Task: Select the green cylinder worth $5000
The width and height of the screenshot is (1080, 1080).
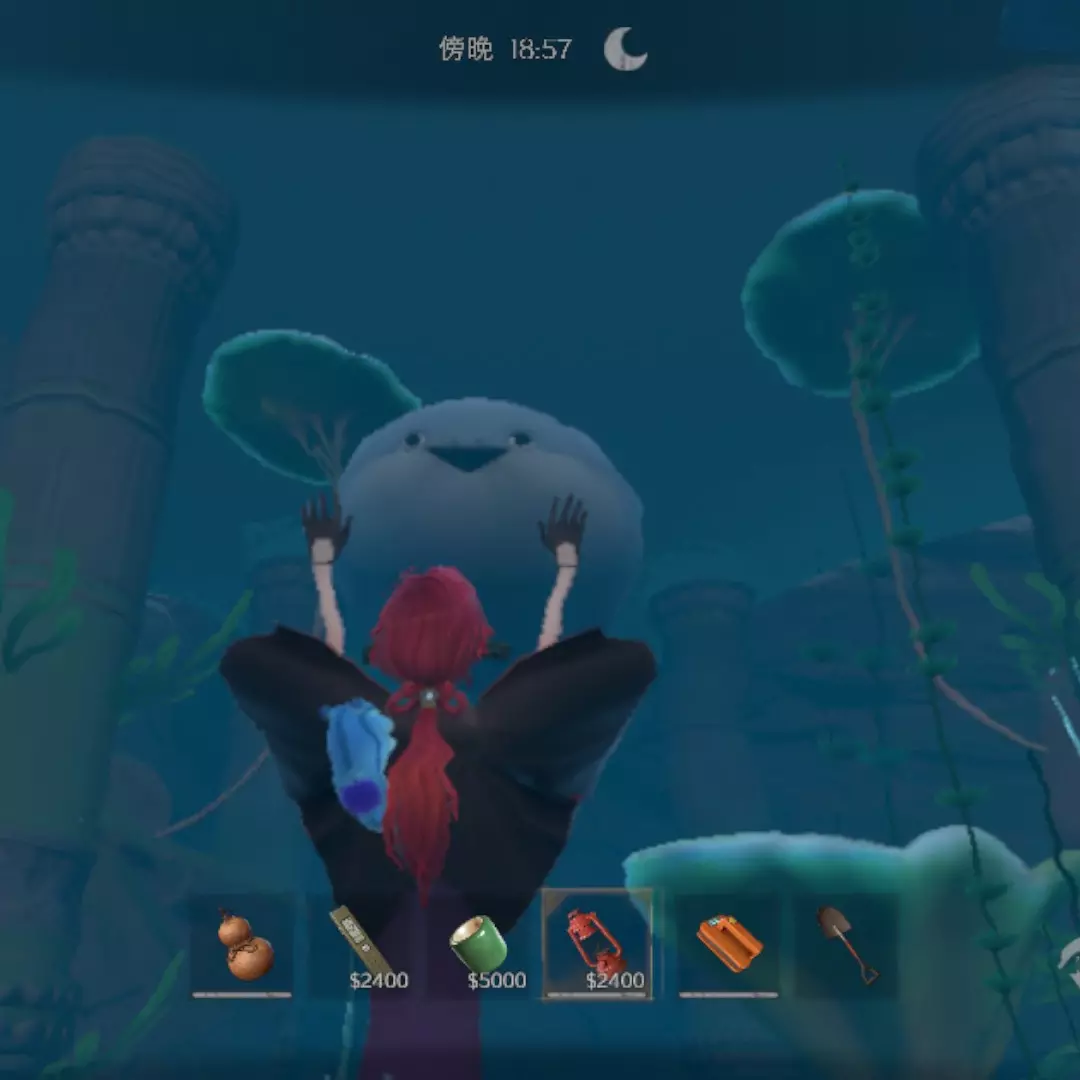Action: (x=479, y=944)
